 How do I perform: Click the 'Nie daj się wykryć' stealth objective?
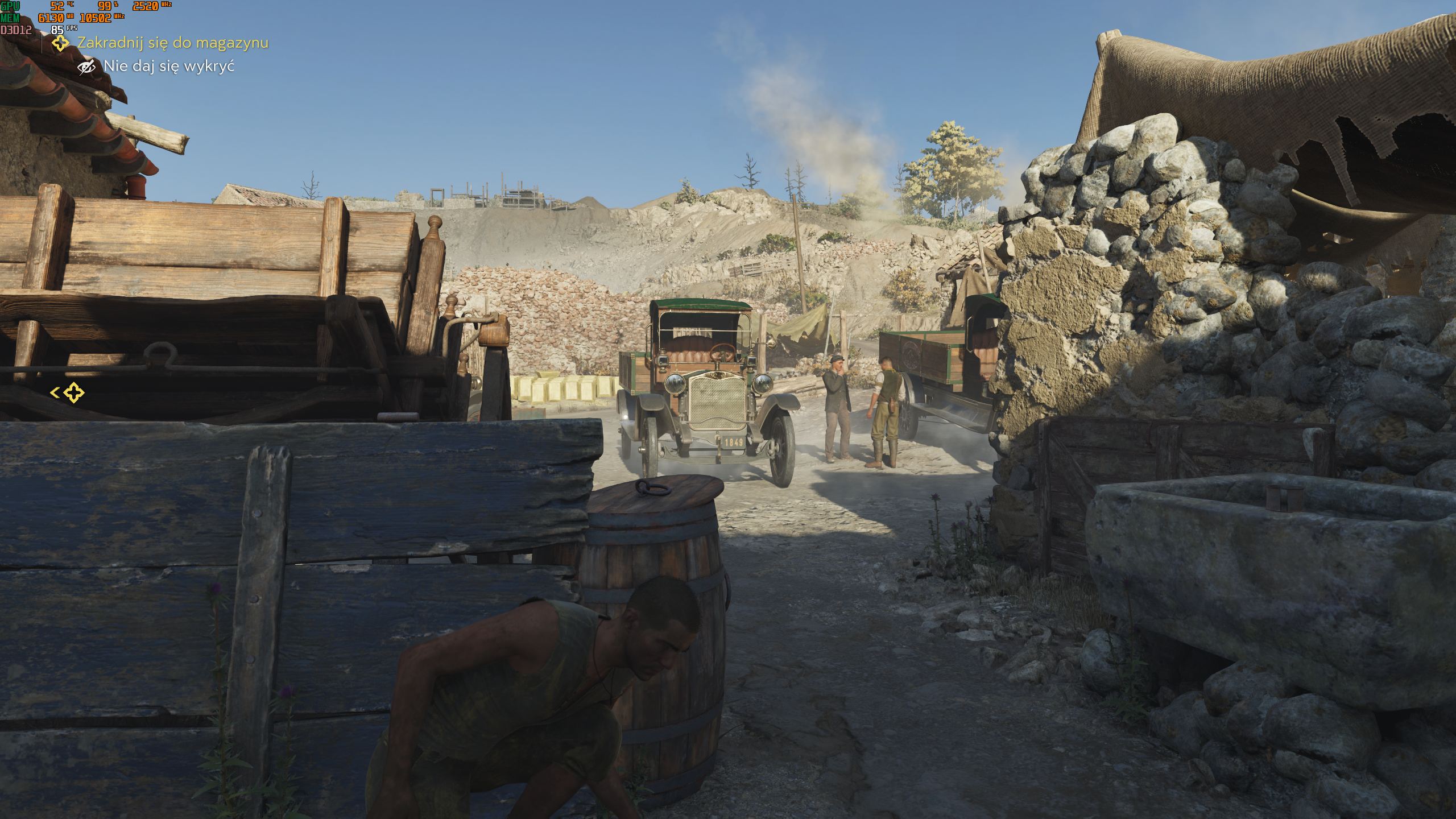(169, 67)
